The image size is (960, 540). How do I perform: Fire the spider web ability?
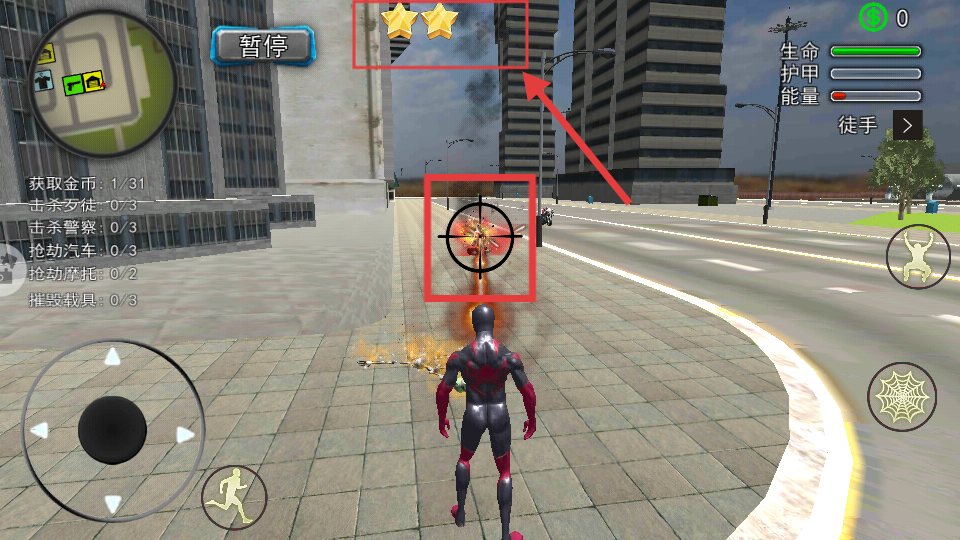901,396
